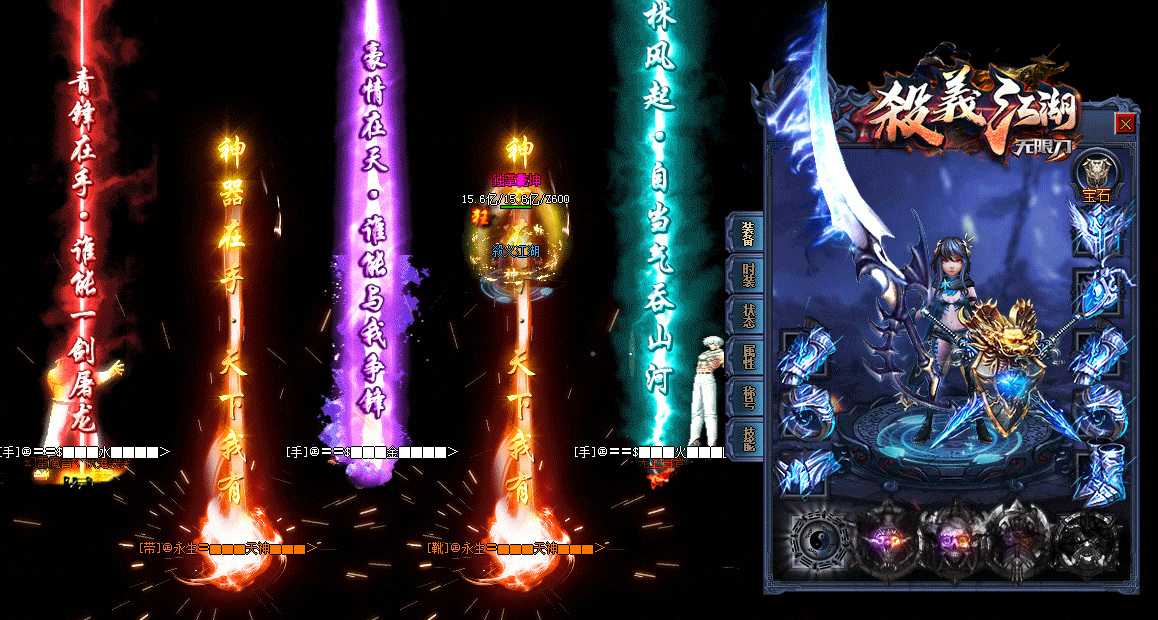The width and height of the screenshot is (1158, 620).
Task: Show the 状态 (Status) tab
Action: tap(748, 316)
